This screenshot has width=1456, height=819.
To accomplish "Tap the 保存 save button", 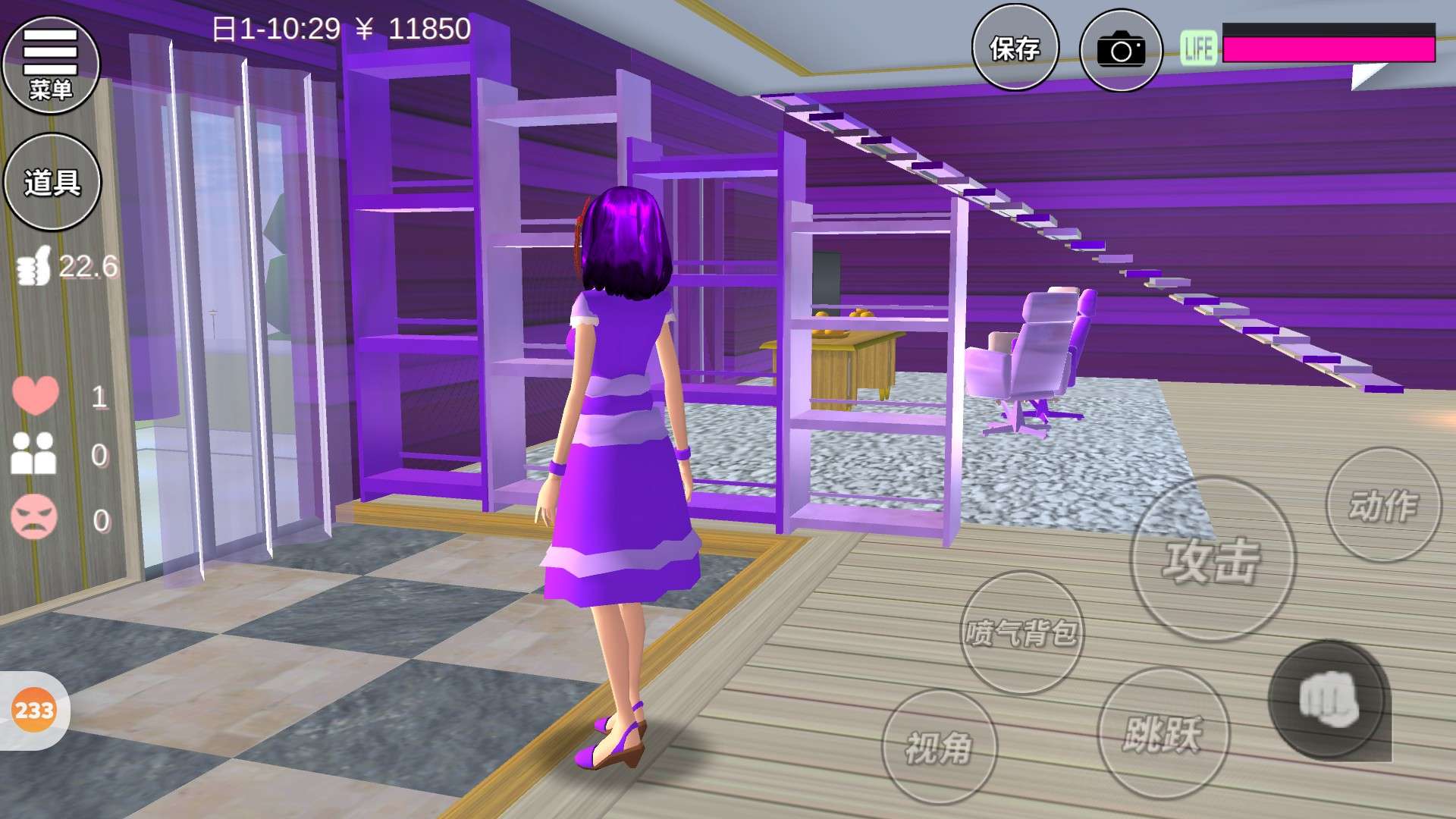I will pos(1015,49).
